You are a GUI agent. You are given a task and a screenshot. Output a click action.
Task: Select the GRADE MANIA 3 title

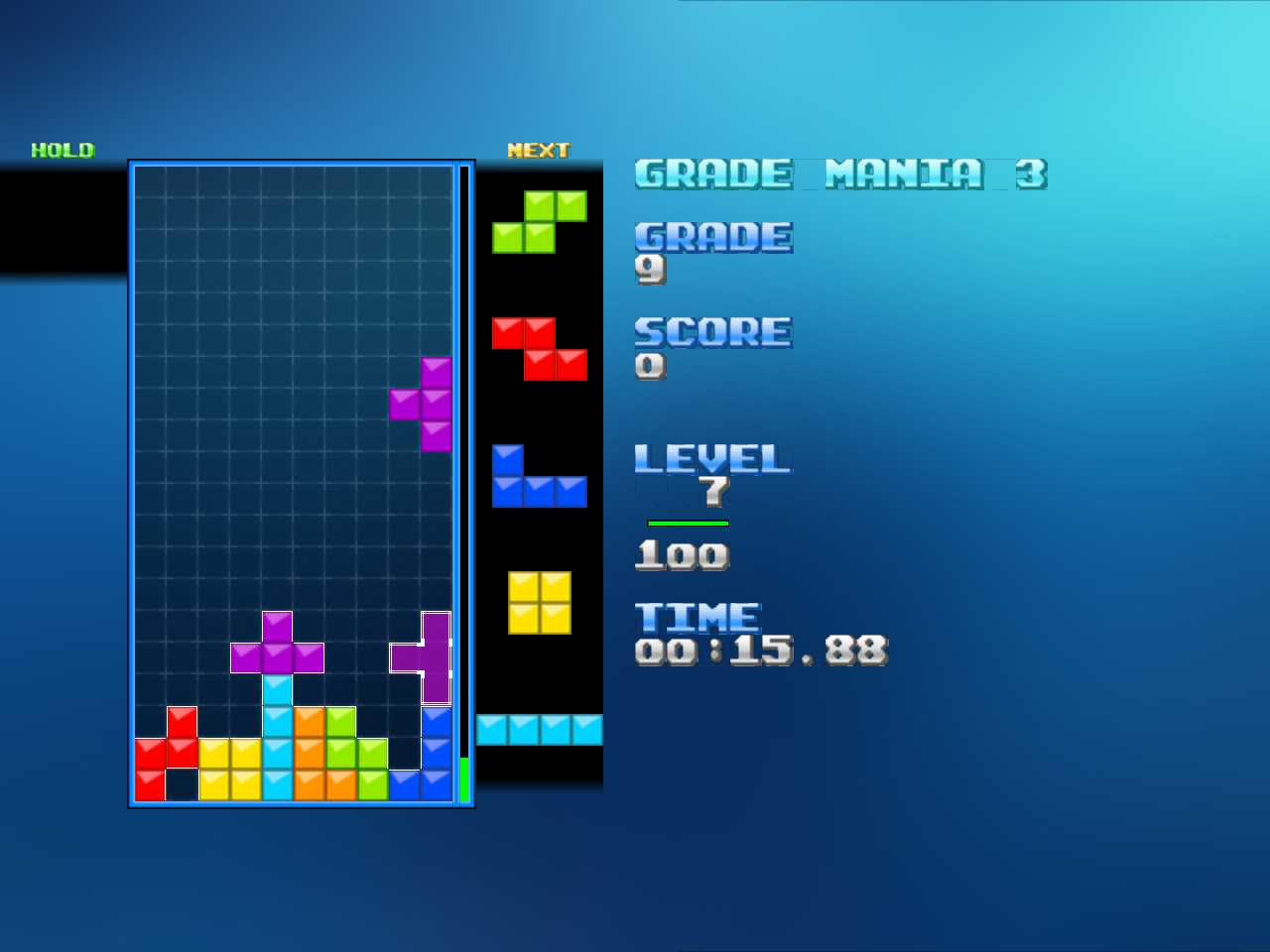pos(842,174)
